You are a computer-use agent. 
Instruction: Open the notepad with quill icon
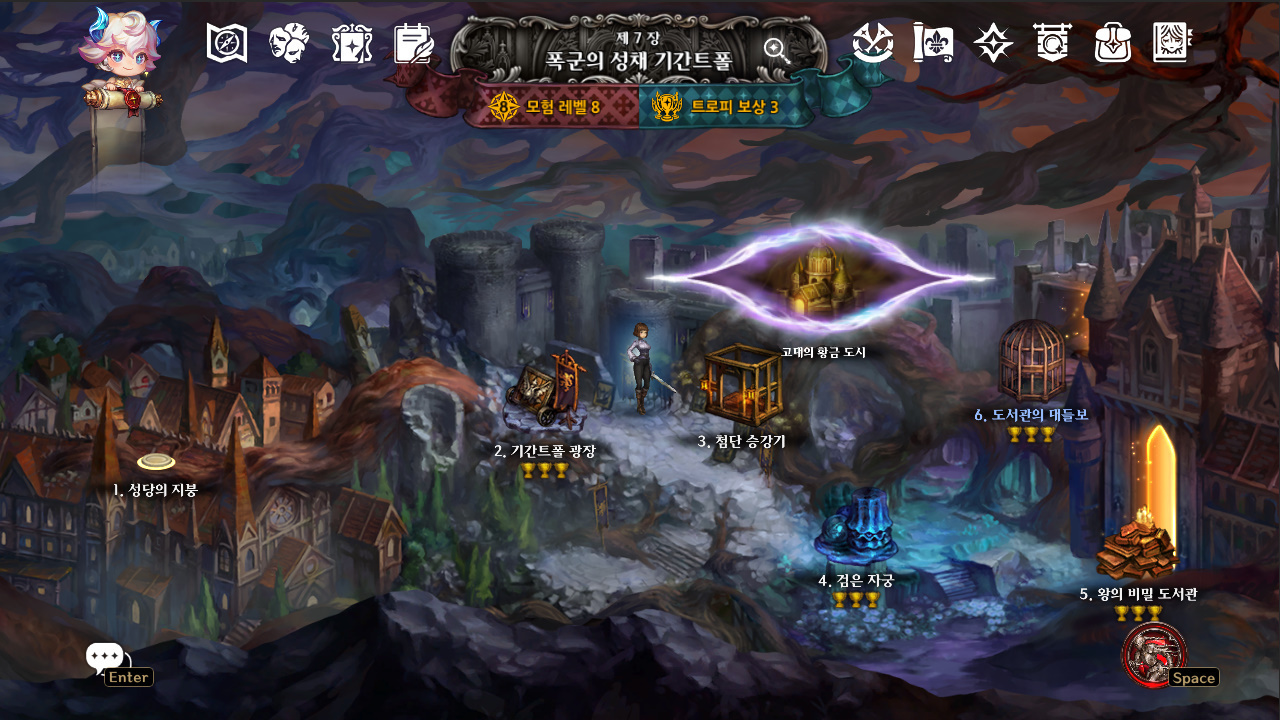click(x=414, y=43)
